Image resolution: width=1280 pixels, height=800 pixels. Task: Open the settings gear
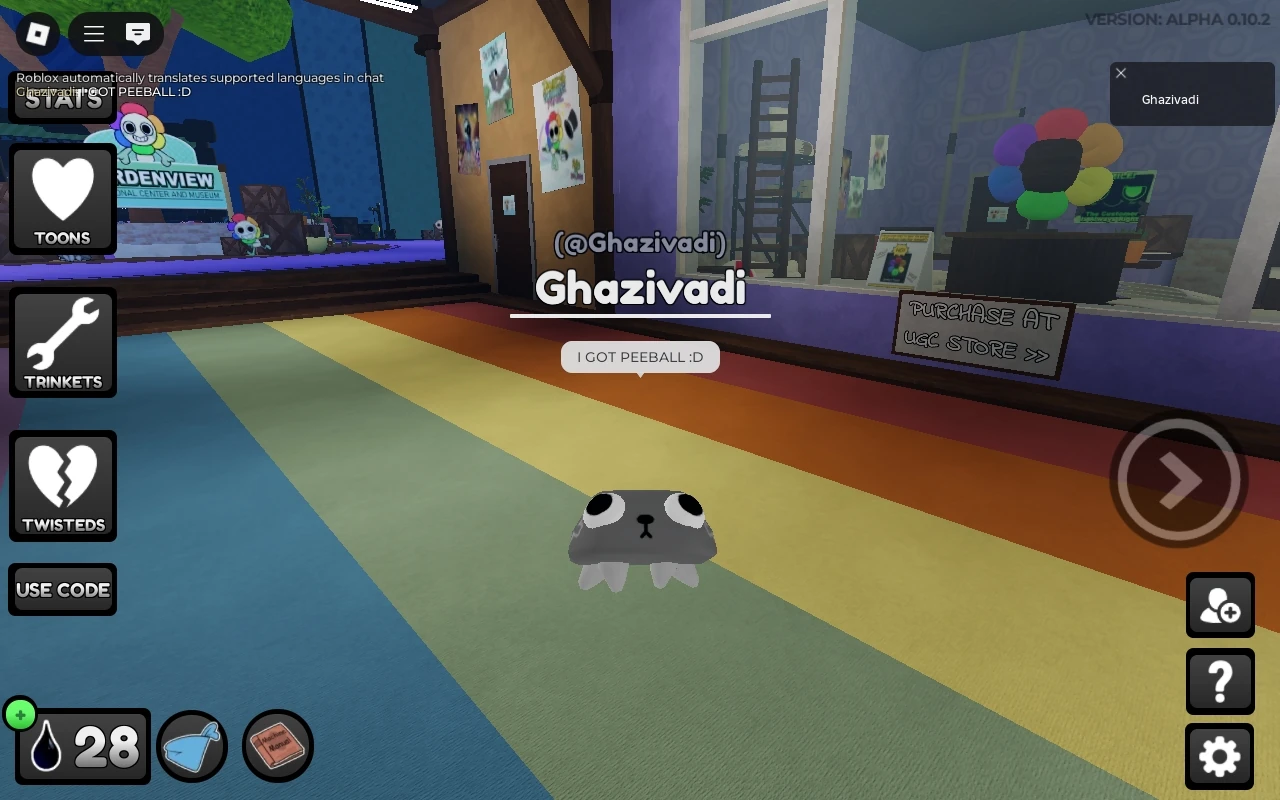tap(1220, 757)
